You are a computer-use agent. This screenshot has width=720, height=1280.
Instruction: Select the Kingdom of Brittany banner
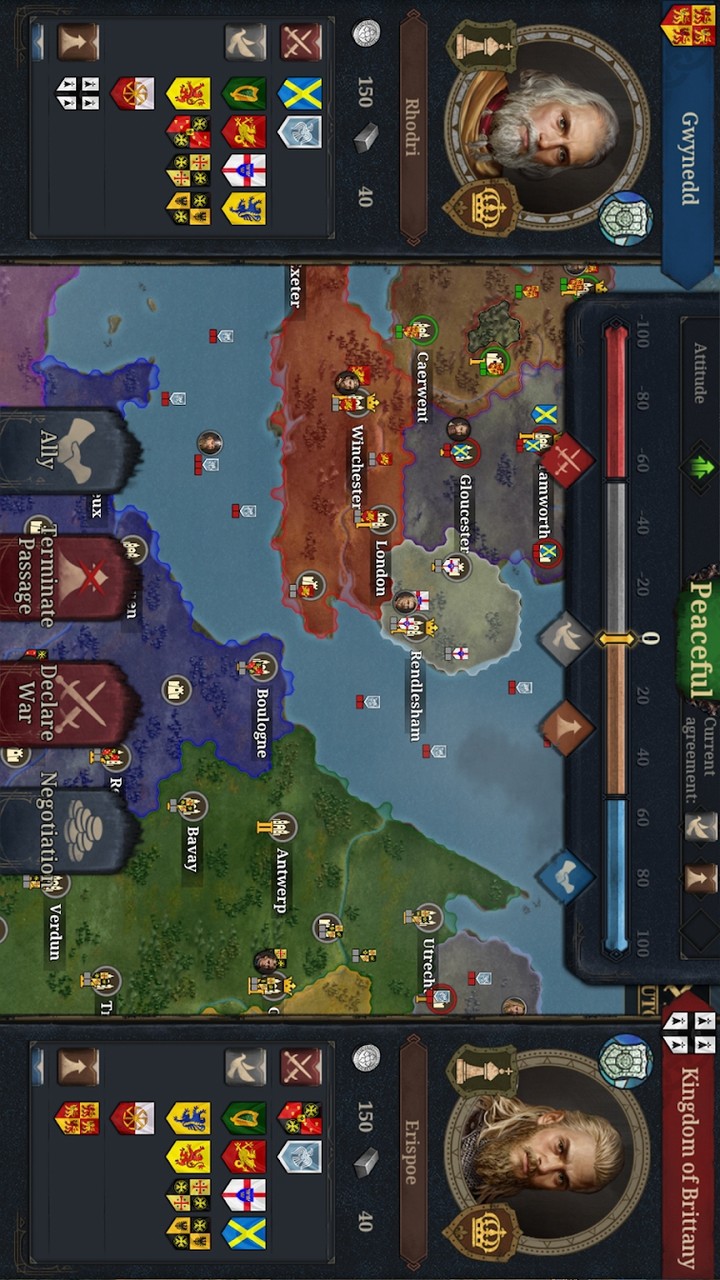[689, 1150]
